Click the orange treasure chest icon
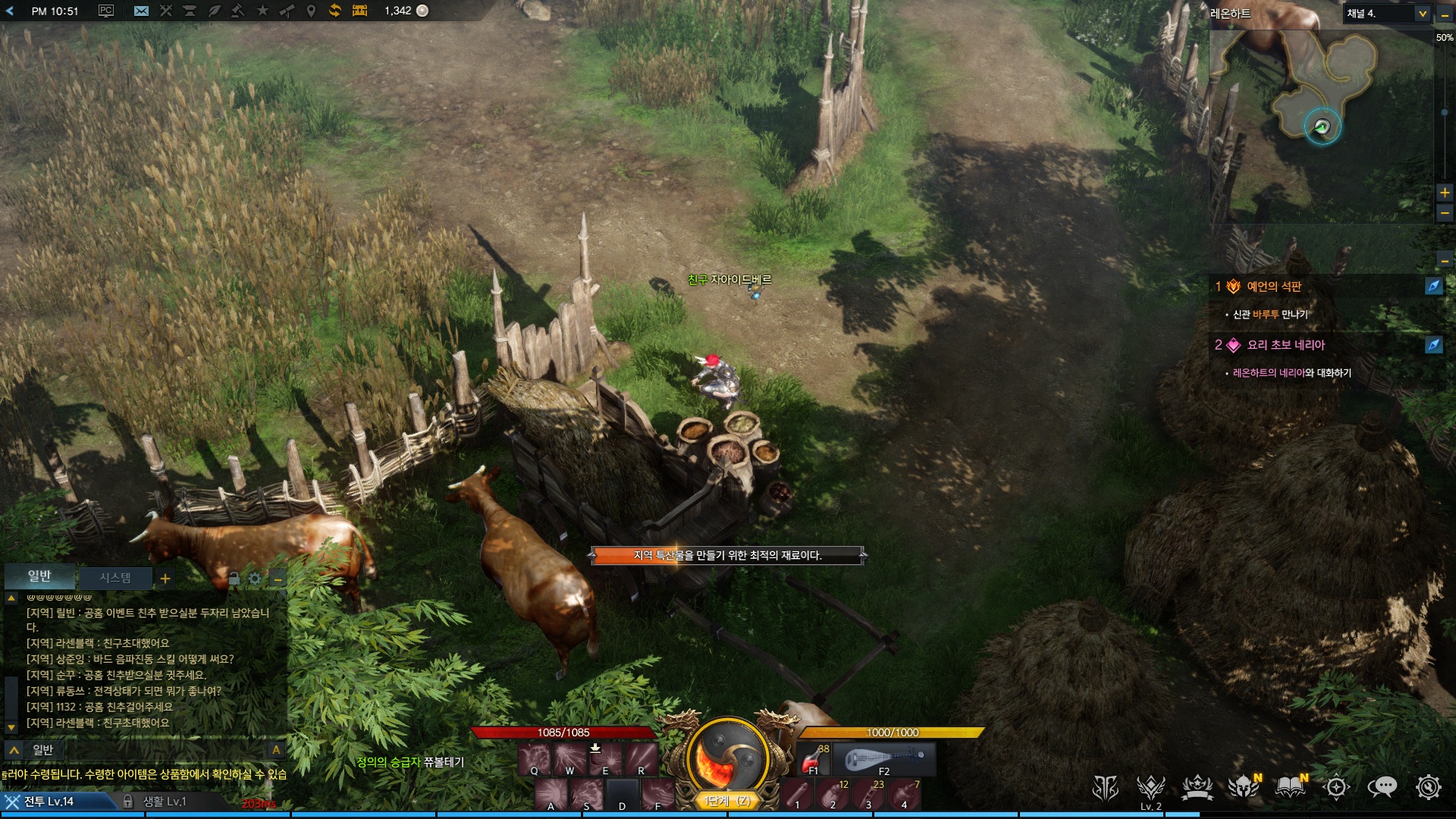1456x819 pixels. (x=359, y=11)
